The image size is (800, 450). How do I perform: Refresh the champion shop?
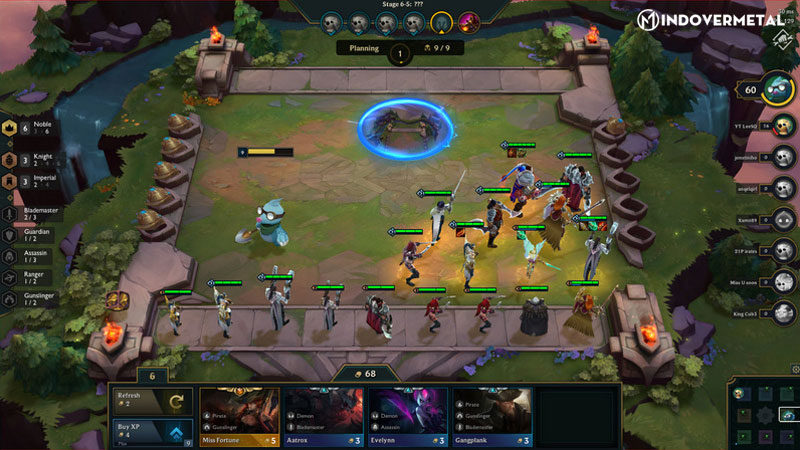151,400
